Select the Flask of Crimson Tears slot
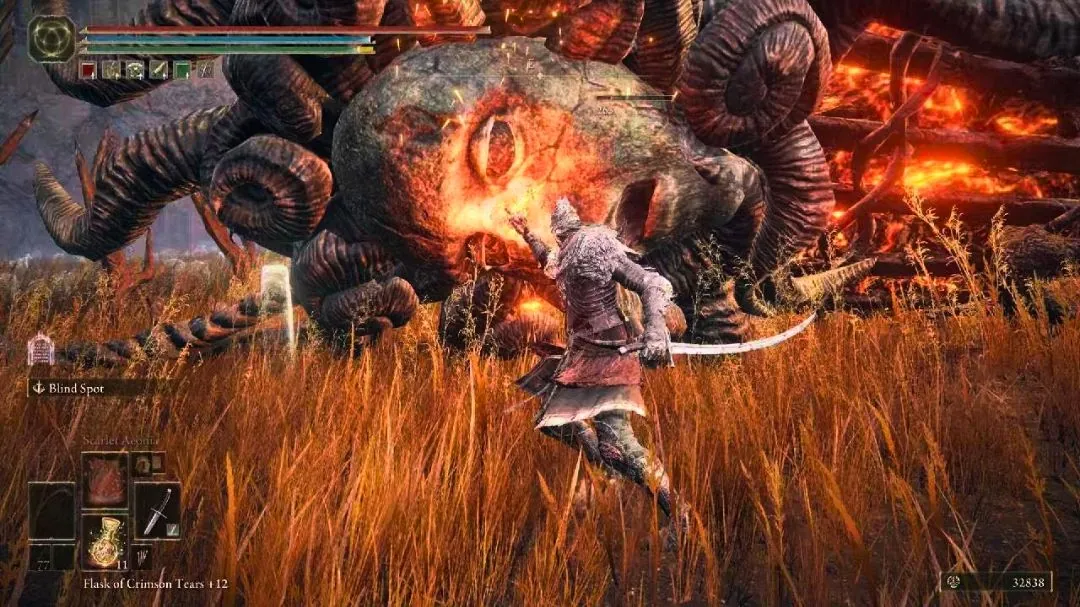The height and width of the screenshot is (607, 1080). coord(104,541)
